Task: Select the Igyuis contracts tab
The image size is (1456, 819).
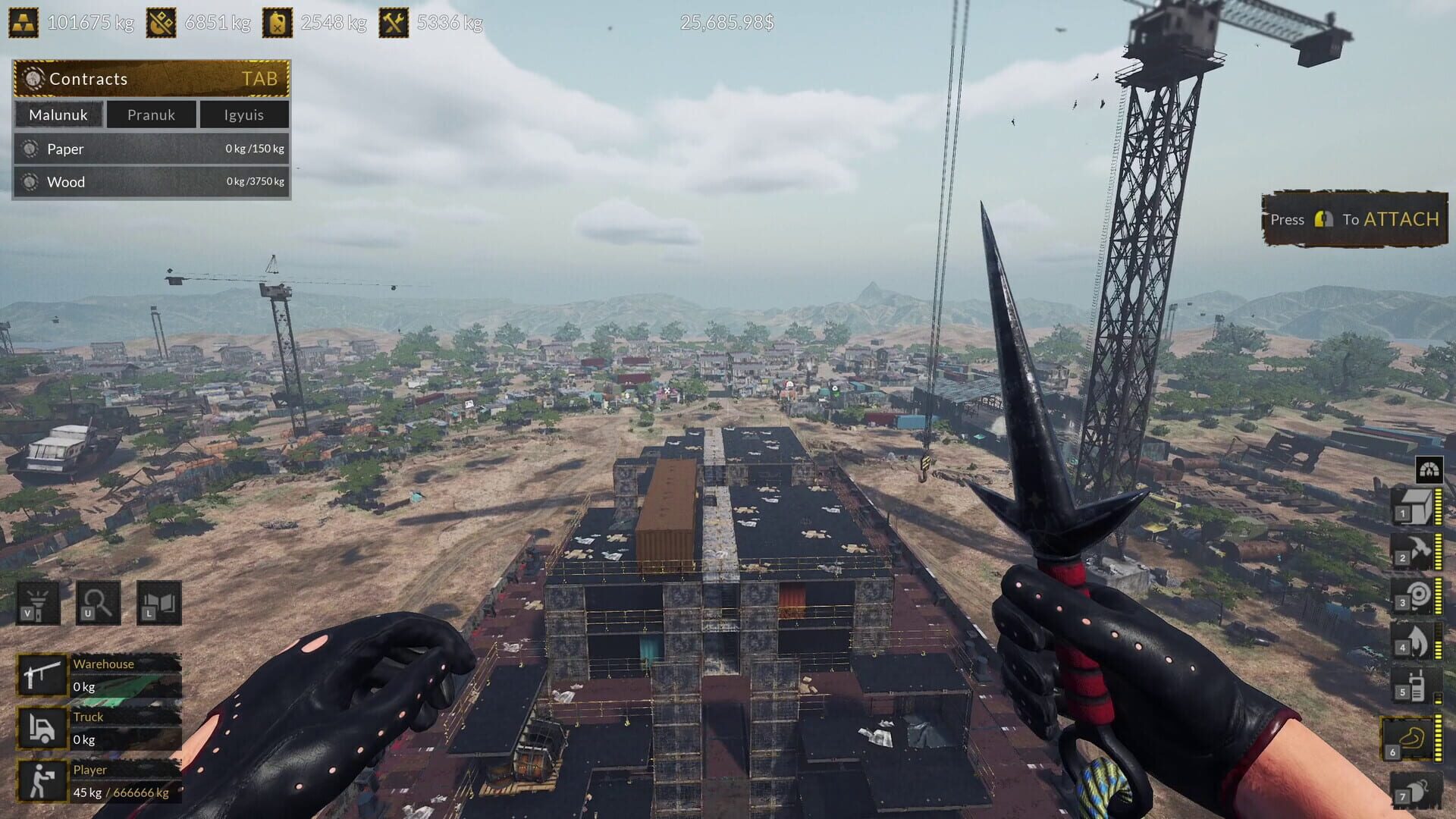Action: pos(243,115)
